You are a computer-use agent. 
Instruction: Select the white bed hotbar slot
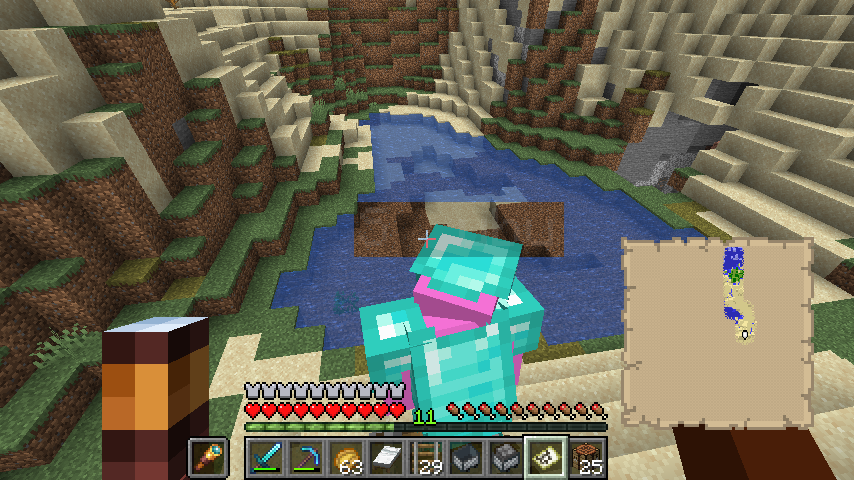[x=387, y=459]
